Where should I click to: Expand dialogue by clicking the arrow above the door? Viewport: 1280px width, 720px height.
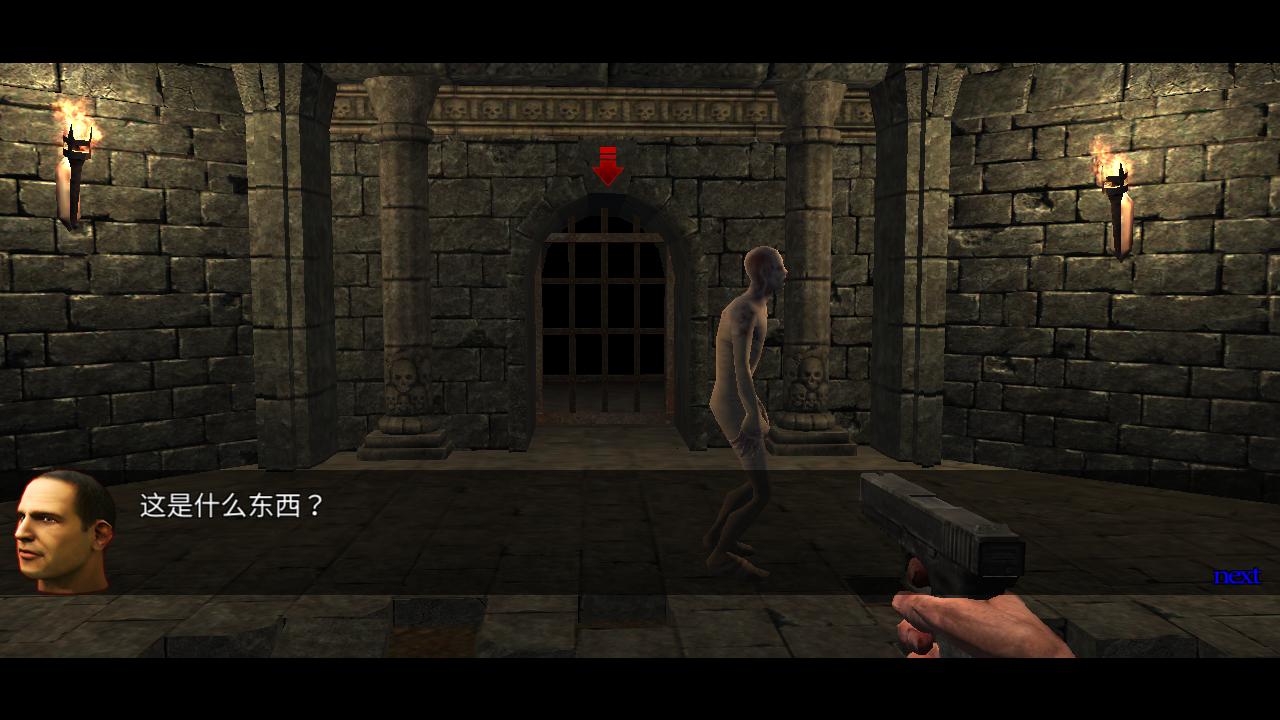click(610, 165)
